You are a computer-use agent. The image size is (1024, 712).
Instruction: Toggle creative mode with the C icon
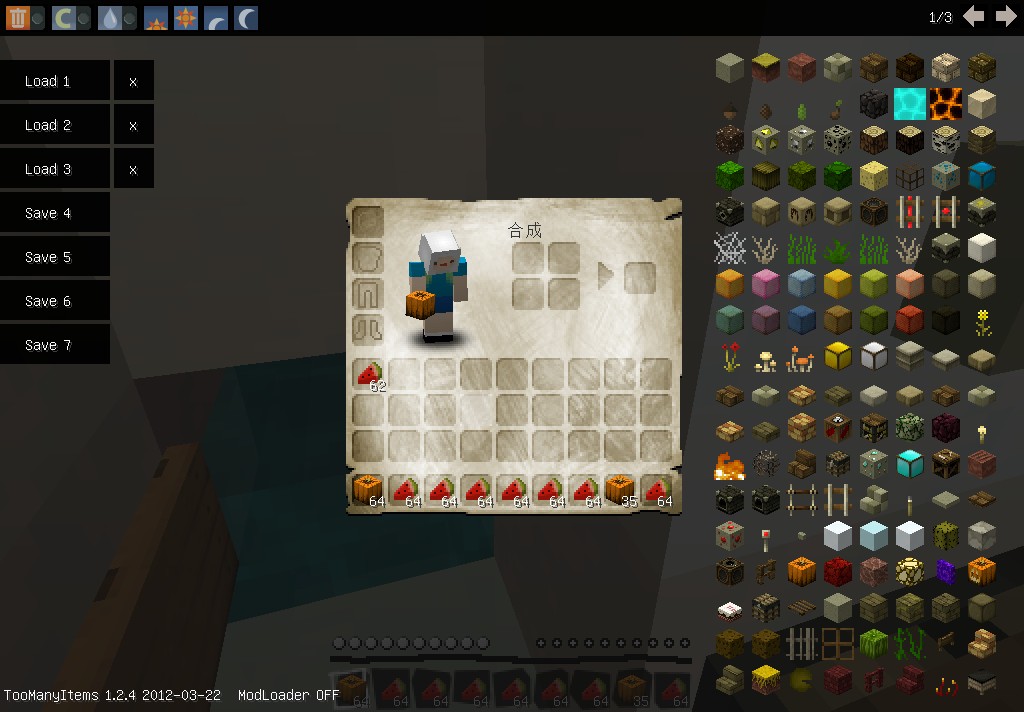coord(63,17)
